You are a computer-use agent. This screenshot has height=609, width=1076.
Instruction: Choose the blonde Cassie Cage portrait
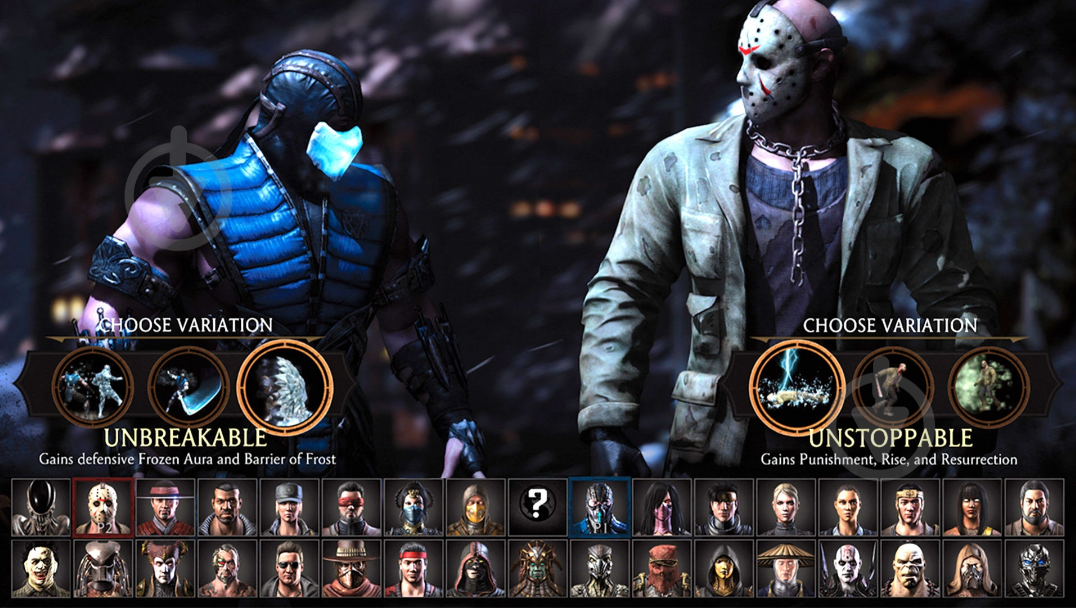pos(785,507)
